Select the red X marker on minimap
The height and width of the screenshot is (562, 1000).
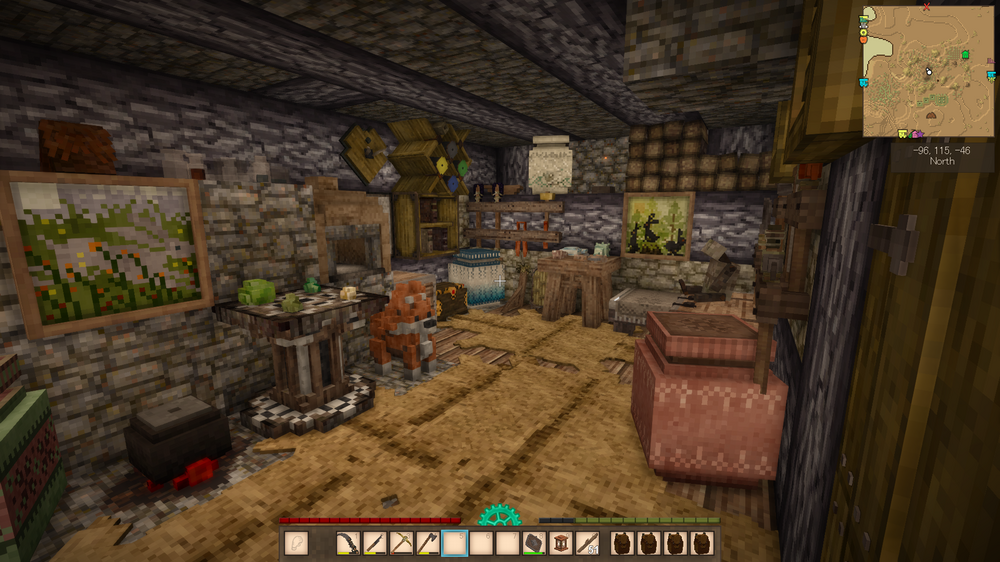click(x=926, y=7)
